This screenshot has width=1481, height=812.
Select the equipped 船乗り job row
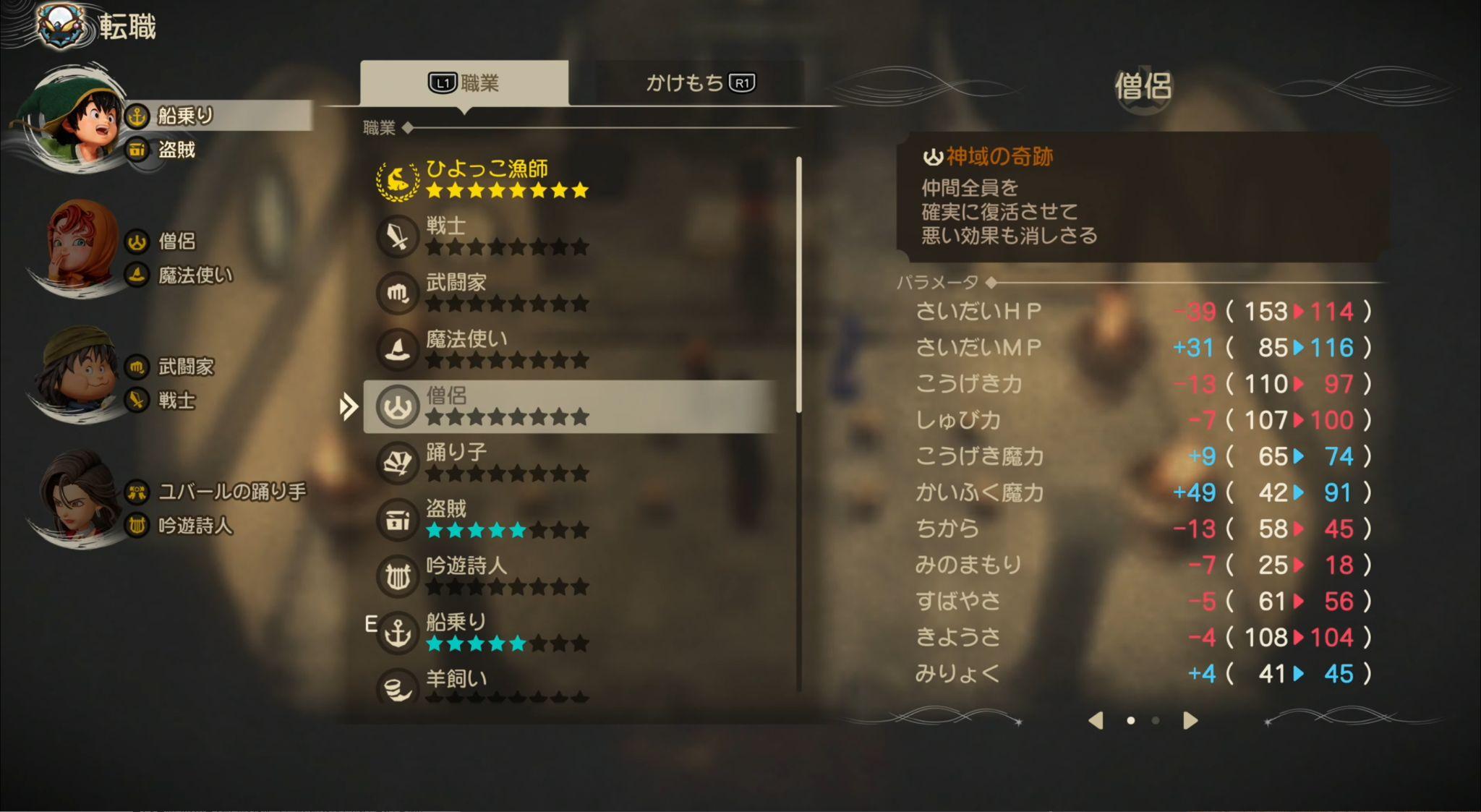tap(506, 631)
